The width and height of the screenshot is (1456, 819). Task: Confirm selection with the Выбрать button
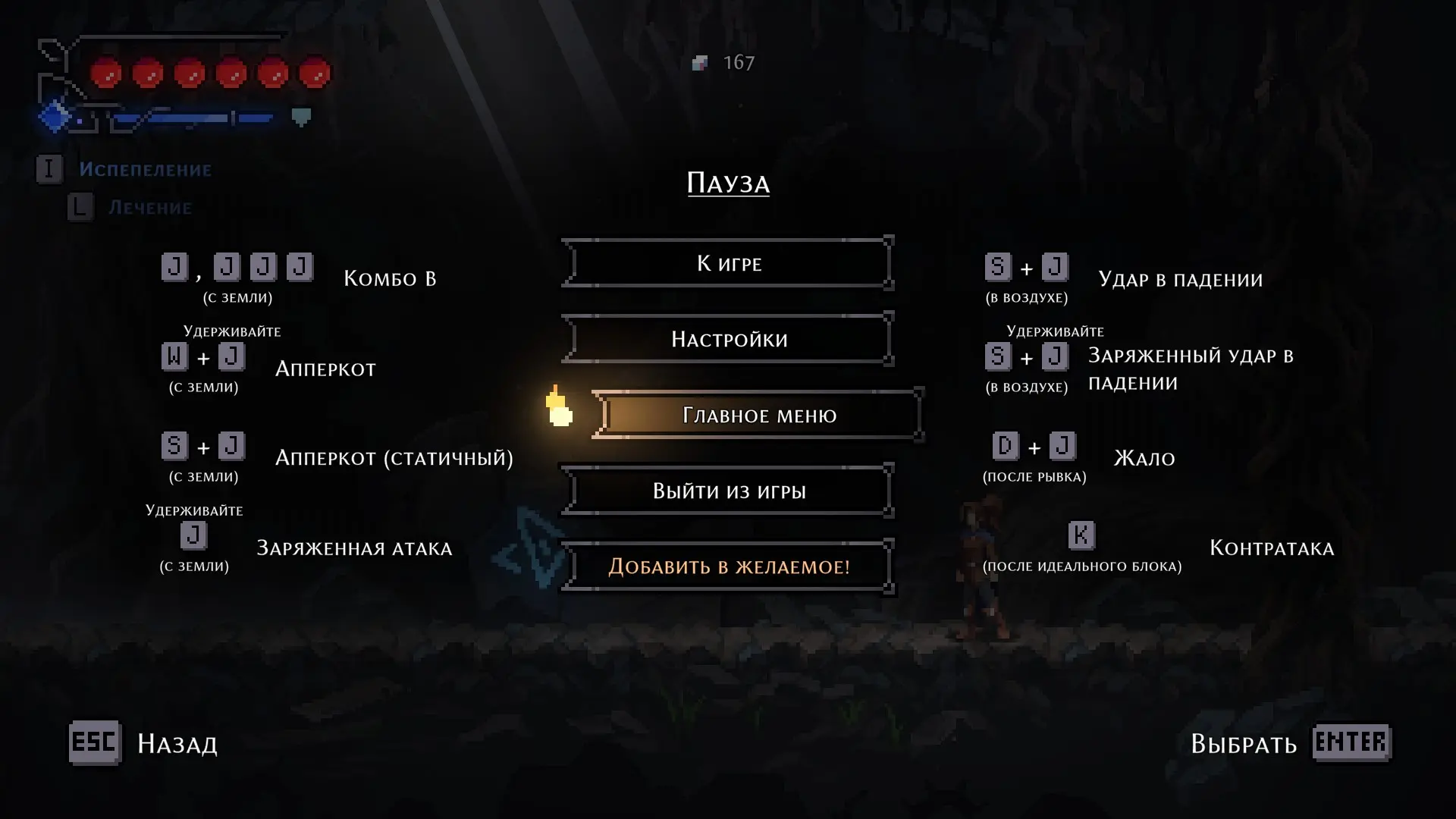click(x=1289, y=743)
